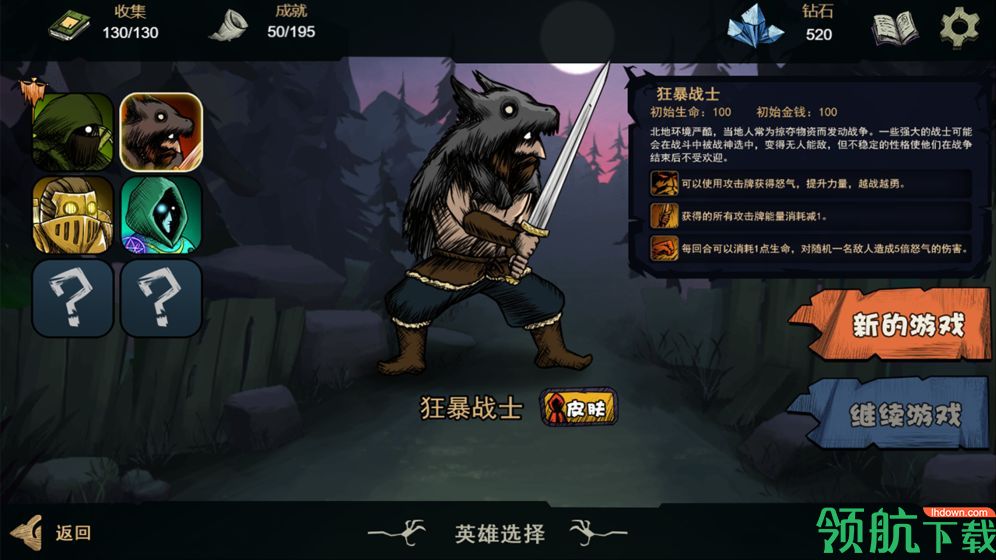
Task: Select the teal hooded mage hero
Action: point(161,214)
